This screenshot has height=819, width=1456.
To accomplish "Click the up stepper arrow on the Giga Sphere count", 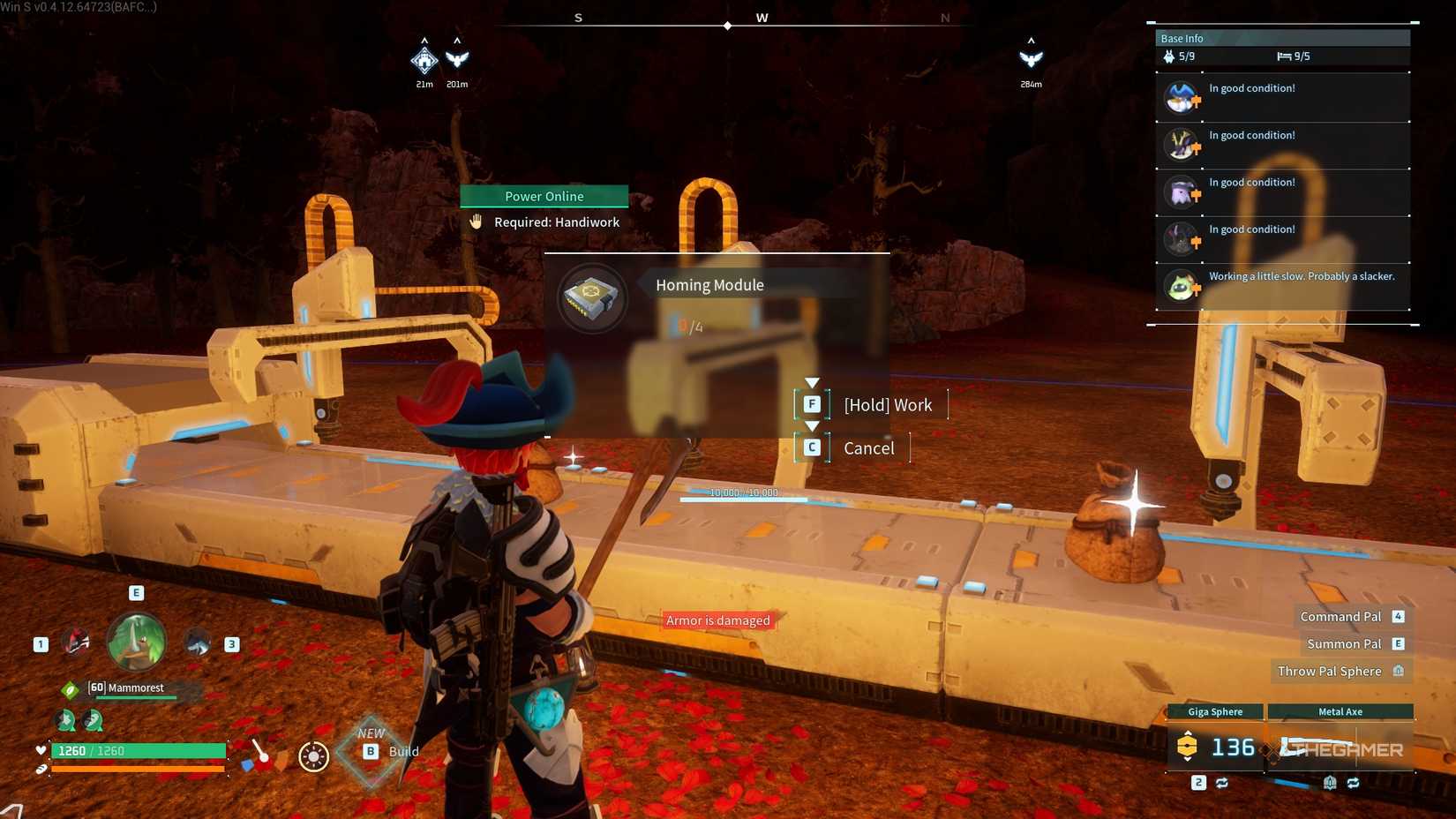I will pyautogui.click(x=1188, y=733).
